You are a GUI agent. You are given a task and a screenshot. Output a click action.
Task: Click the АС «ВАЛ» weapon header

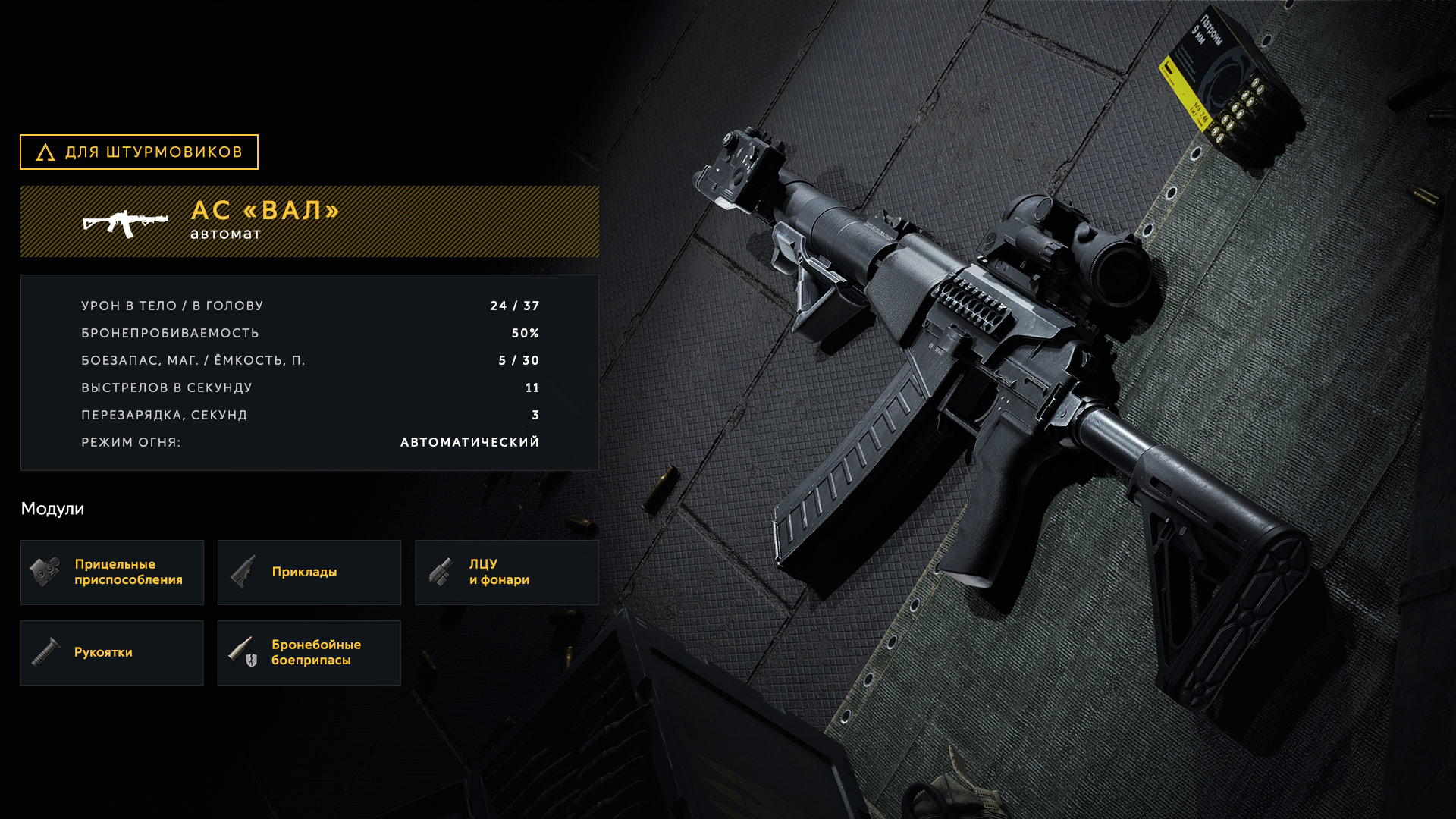(309, 221)
